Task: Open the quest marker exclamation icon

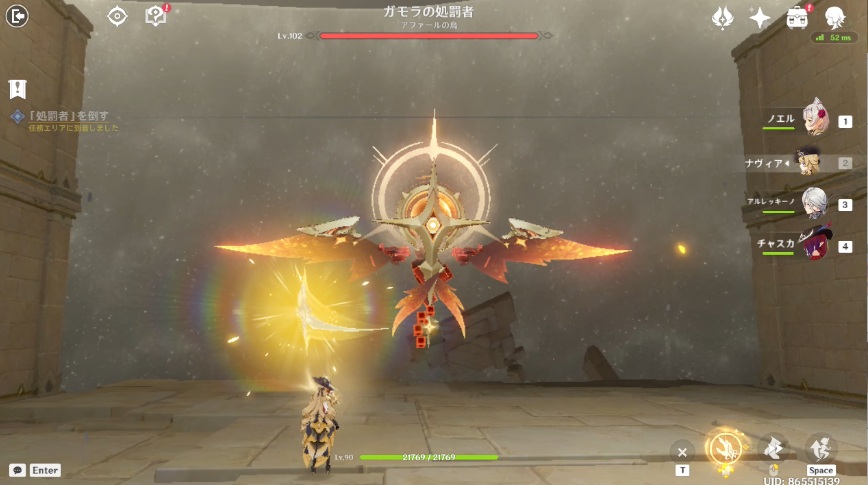Action: click(x=17, y=89)
